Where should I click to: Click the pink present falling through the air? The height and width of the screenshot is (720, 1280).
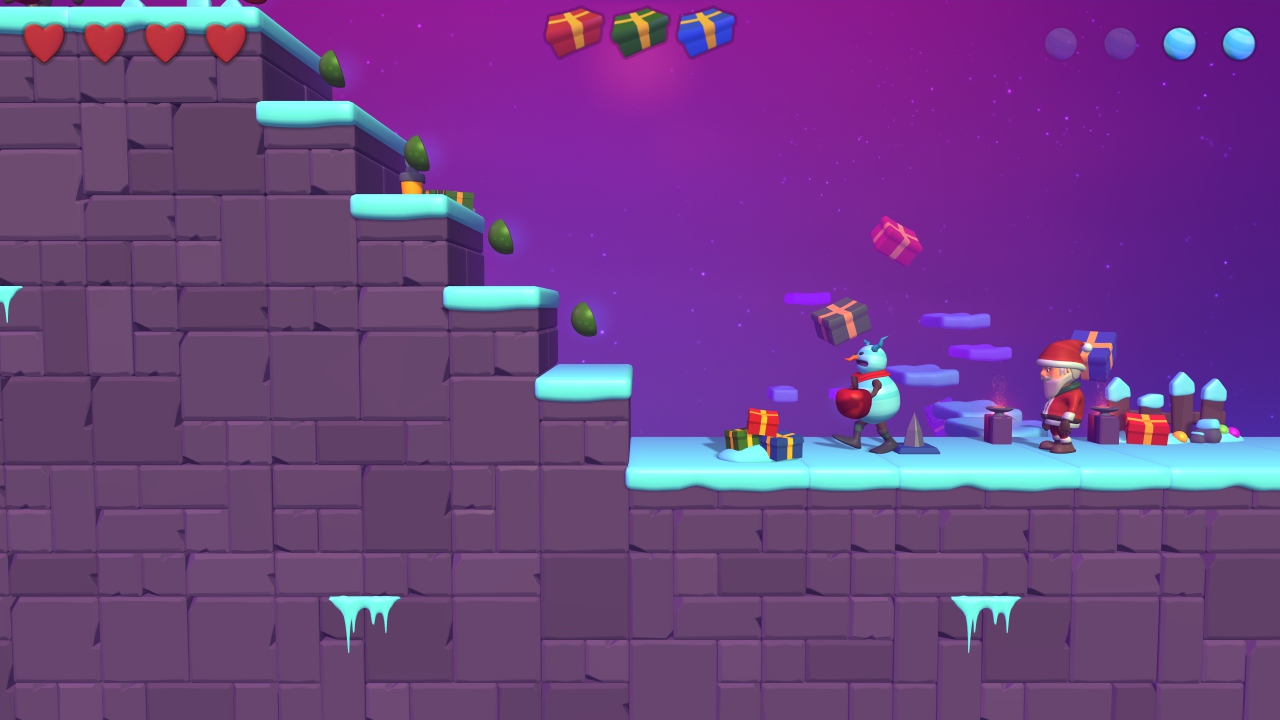pos(897,240)
